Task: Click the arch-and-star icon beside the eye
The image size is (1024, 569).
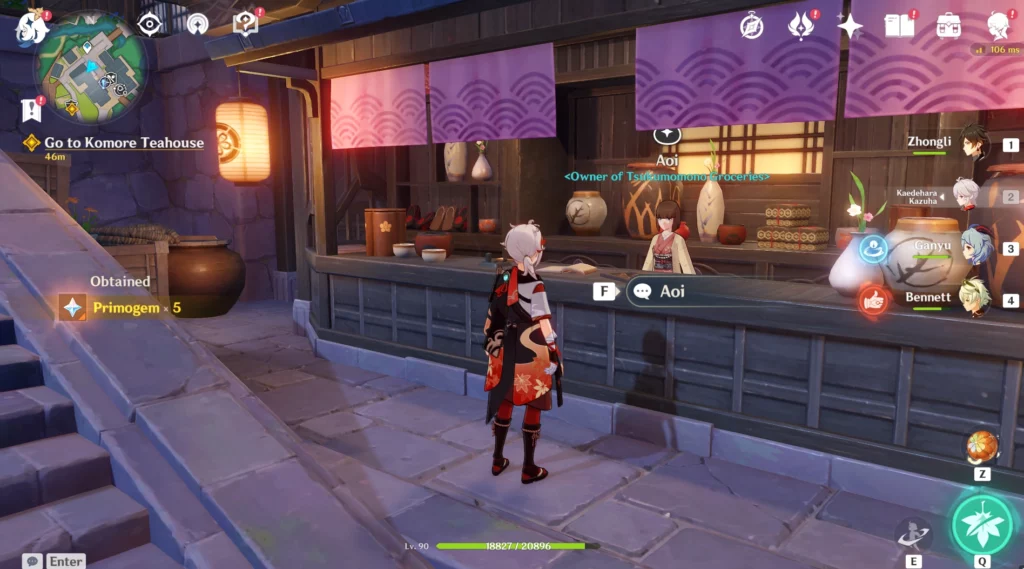Action: pyautogui.click(x=197, y=23)
